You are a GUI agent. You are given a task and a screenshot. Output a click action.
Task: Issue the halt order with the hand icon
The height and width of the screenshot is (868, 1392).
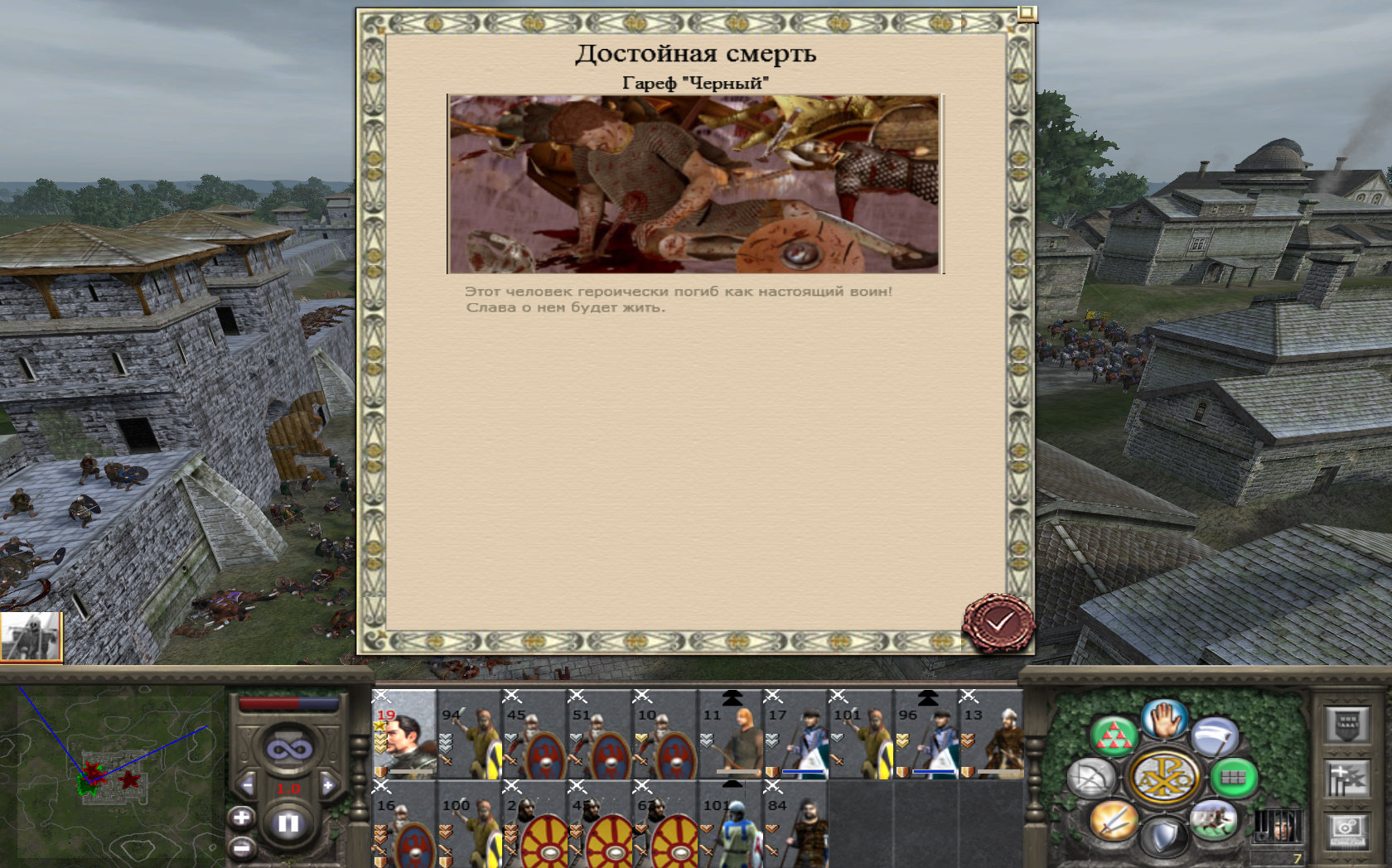[x=1164, y=719]
